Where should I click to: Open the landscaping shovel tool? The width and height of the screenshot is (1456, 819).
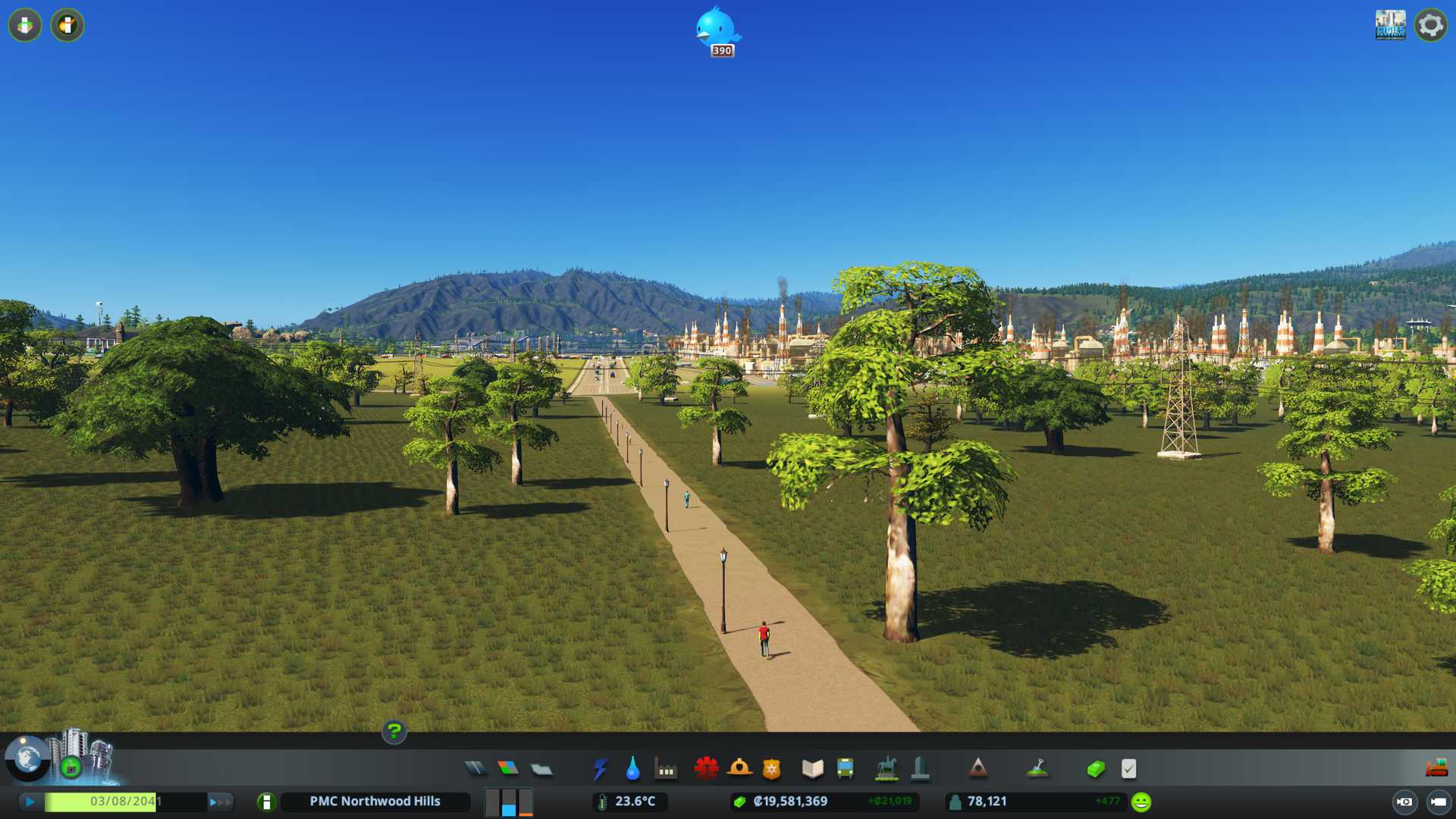pos(1037,769)
